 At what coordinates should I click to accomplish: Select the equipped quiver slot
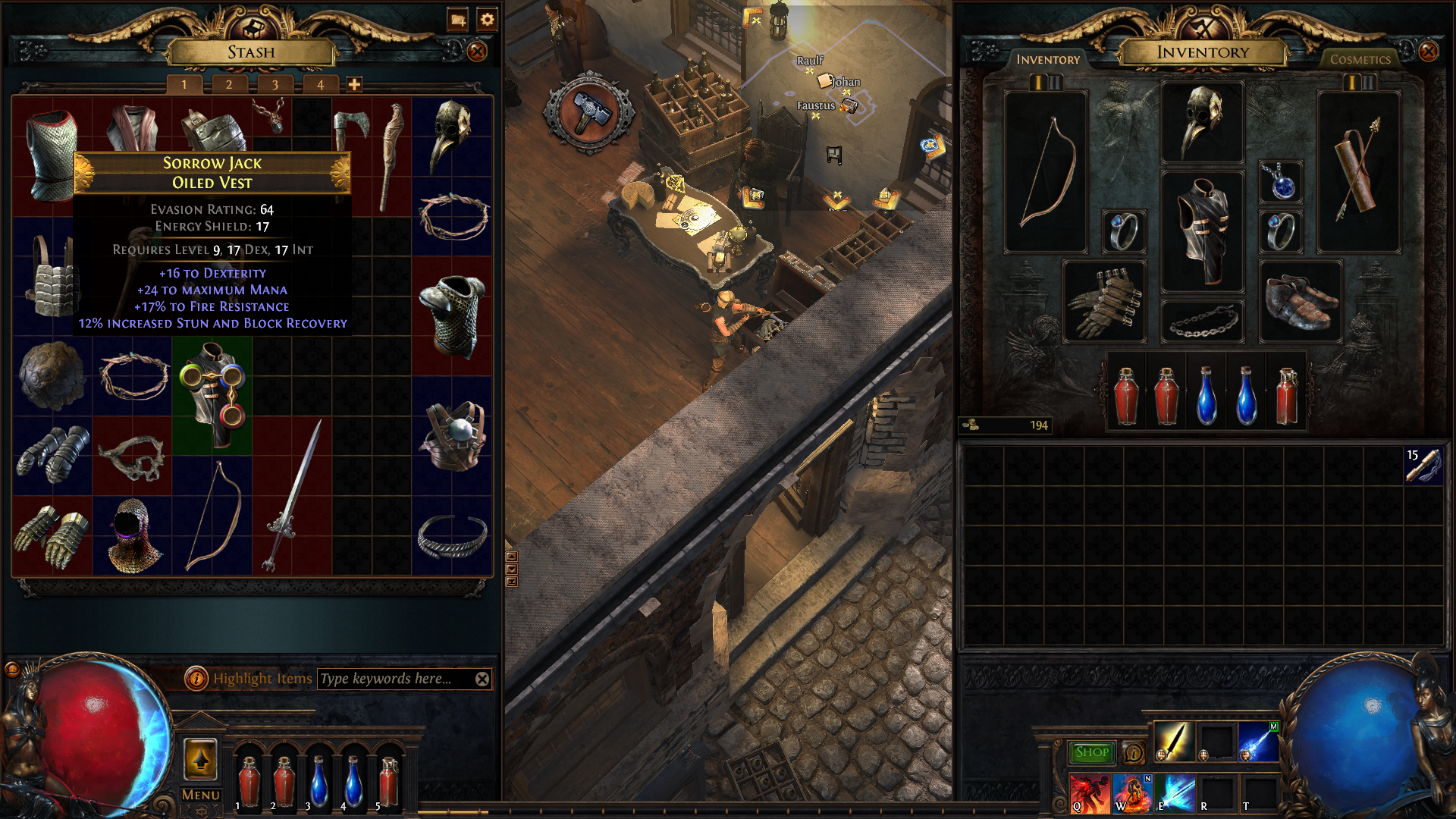[x=1358, y=173]
